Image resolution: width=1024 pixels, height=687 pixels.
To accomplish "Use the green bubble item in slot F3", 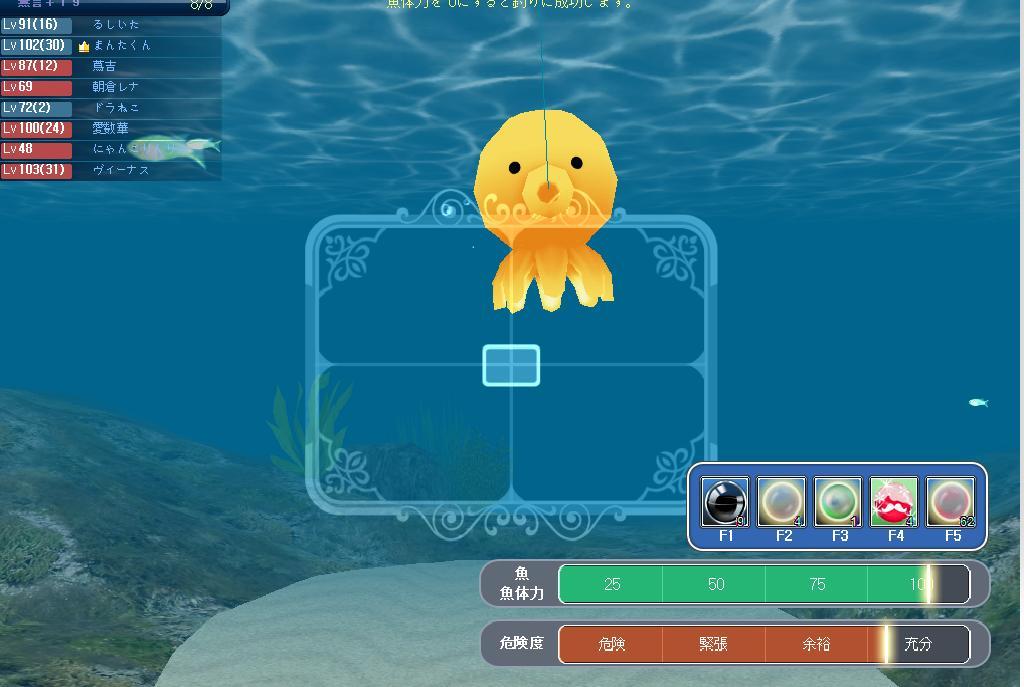I will point(838,501).
